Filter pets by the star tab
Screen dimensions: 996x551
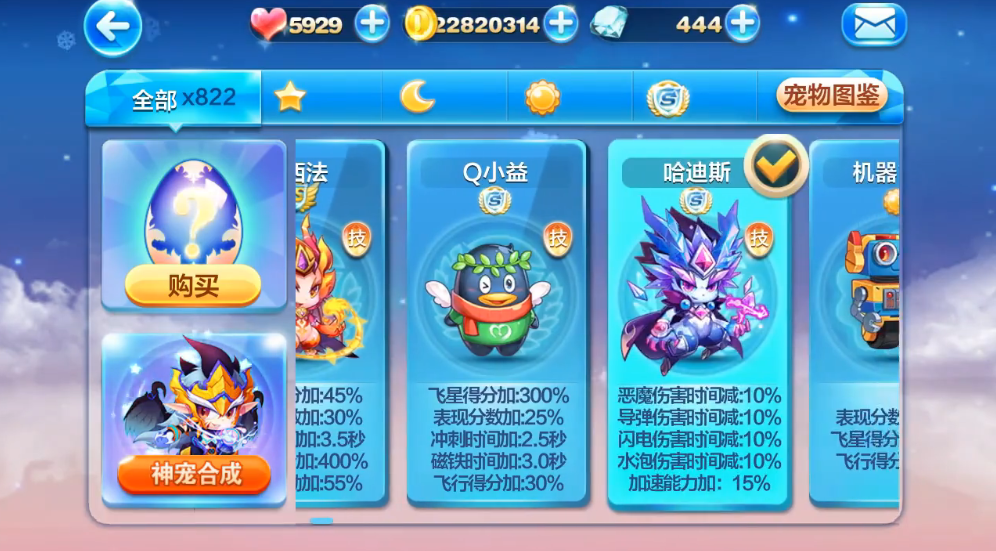[x=290, y=97]
